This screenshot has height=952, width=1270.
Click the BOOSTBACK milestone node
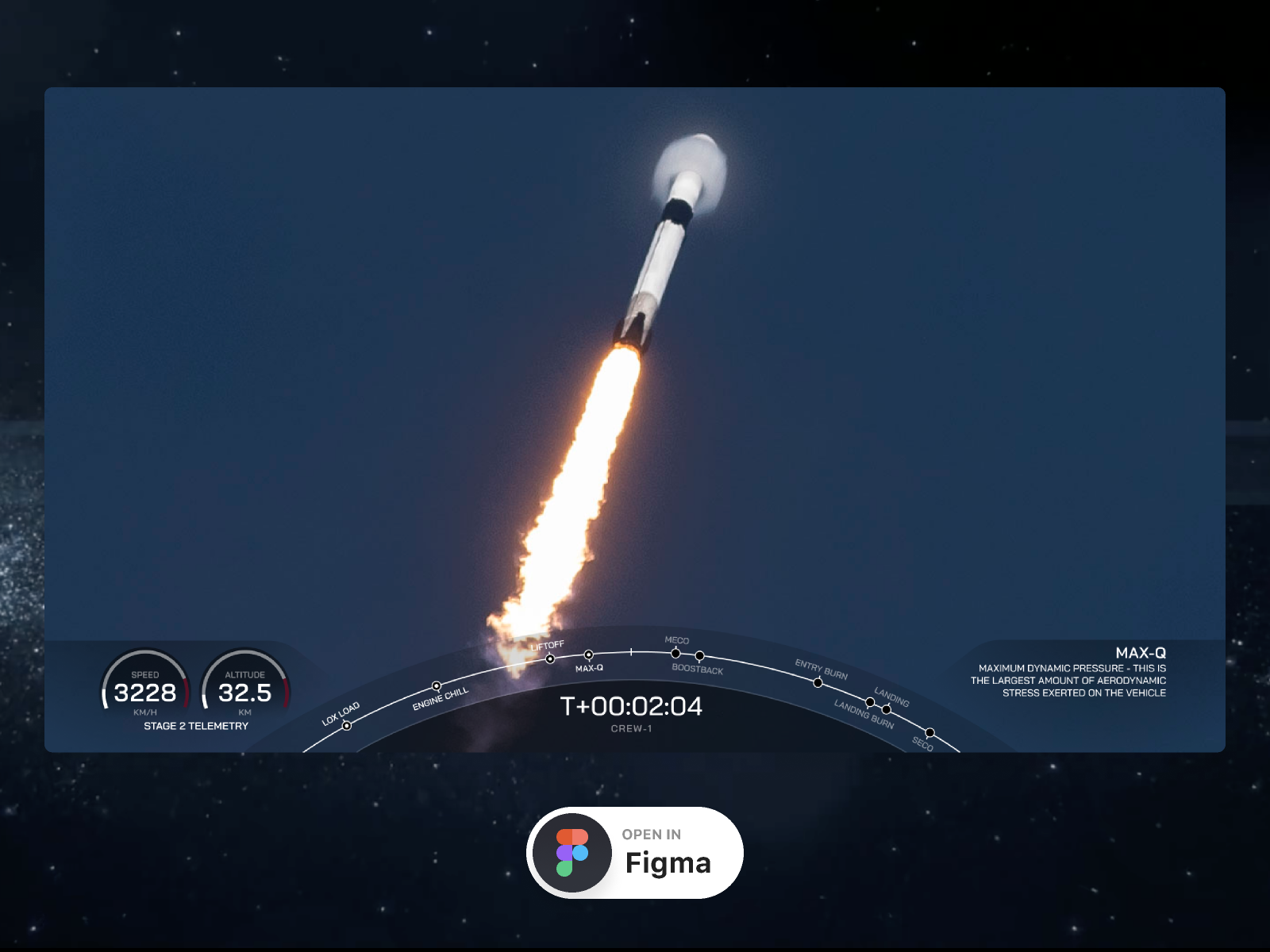pos(699,655)
